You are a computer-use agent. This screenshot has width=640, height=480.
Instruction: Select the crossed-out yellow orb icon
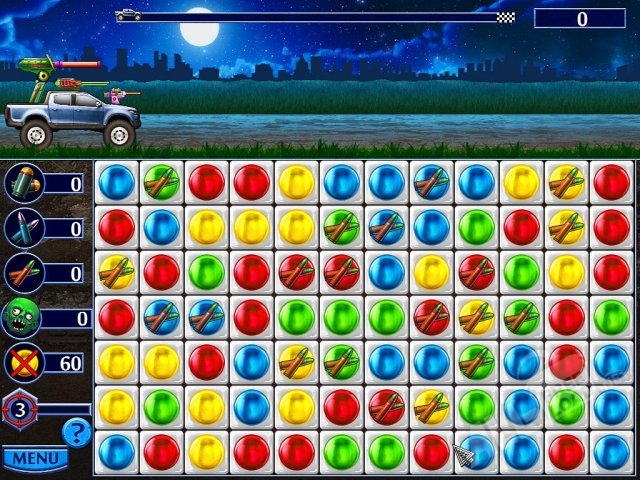(x=21, y=362)
